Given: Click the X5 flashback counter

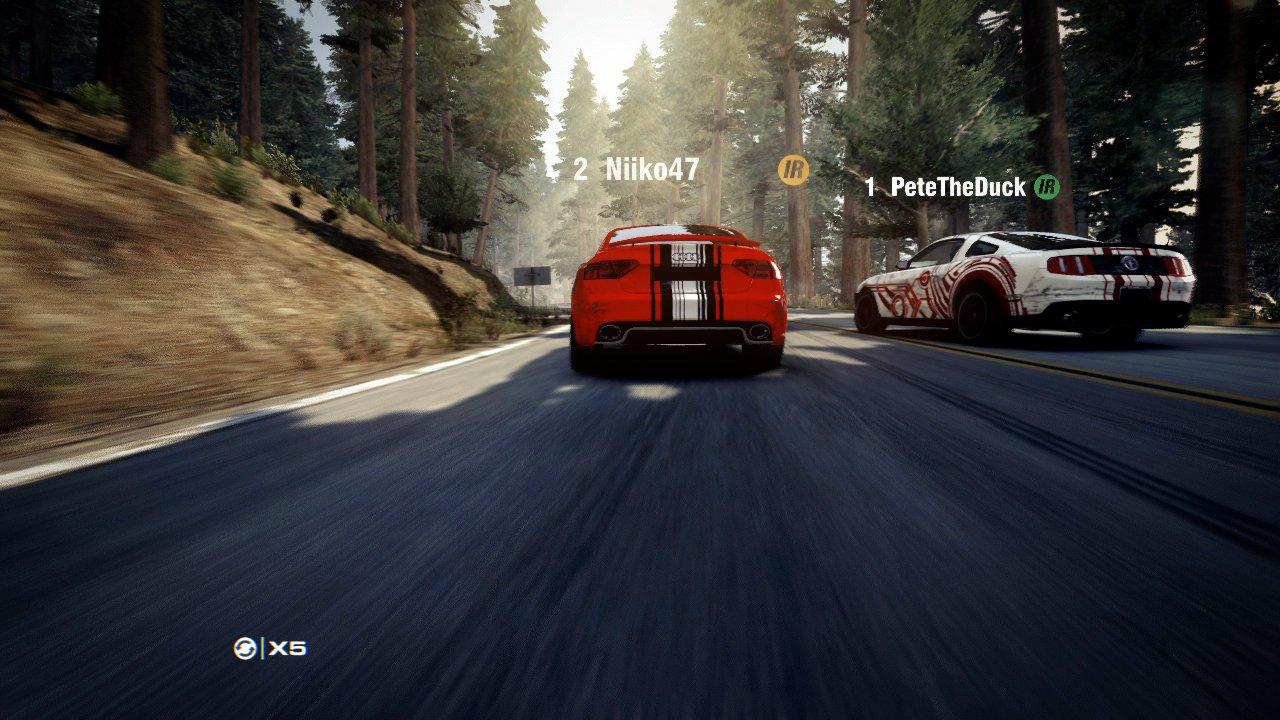Looking at the screenshot, I should (287, 648).
